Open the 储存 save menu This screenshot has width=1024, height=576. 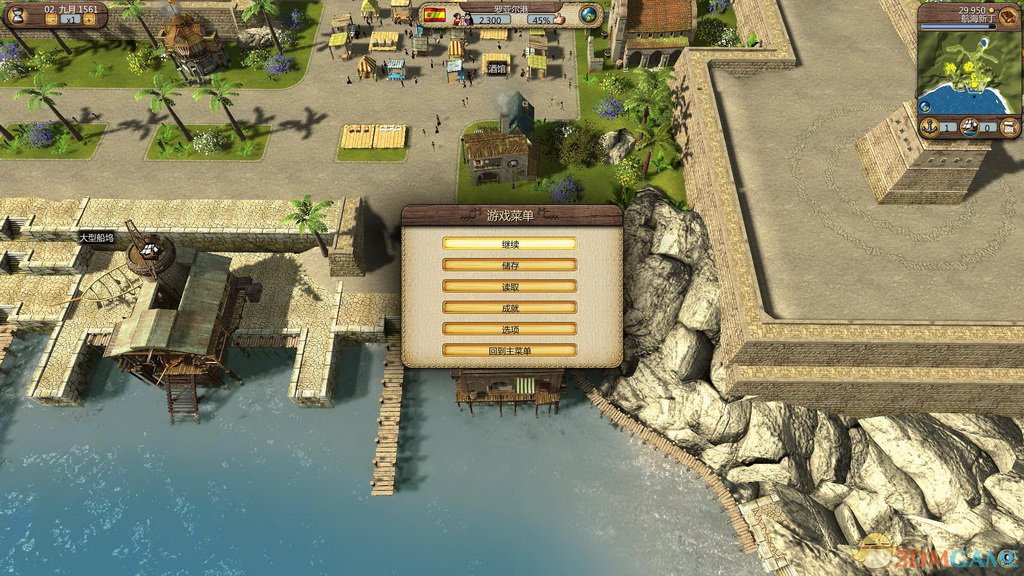click(510, 265)
